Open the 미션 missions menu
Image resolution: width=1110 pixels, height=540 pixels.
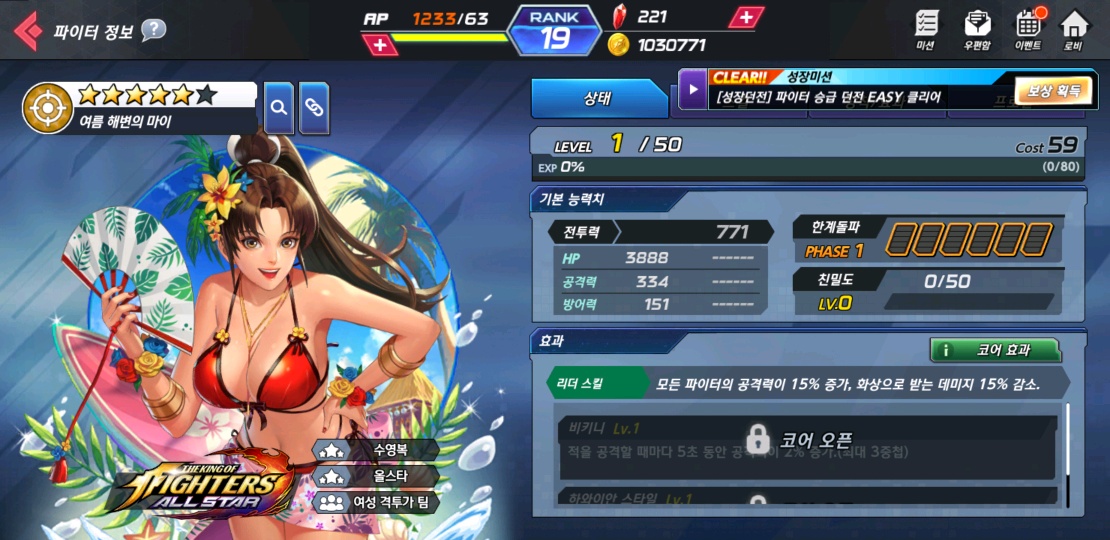[926, 30]
